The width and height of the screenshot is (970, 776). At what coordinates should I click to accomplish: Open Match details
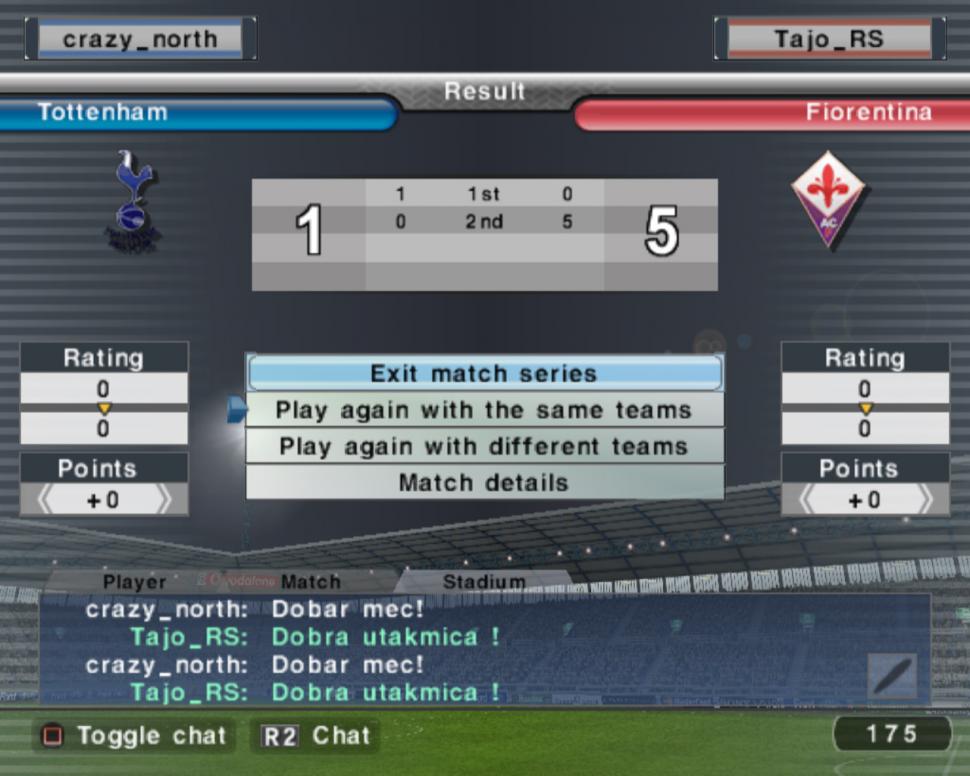click(484, 482)
